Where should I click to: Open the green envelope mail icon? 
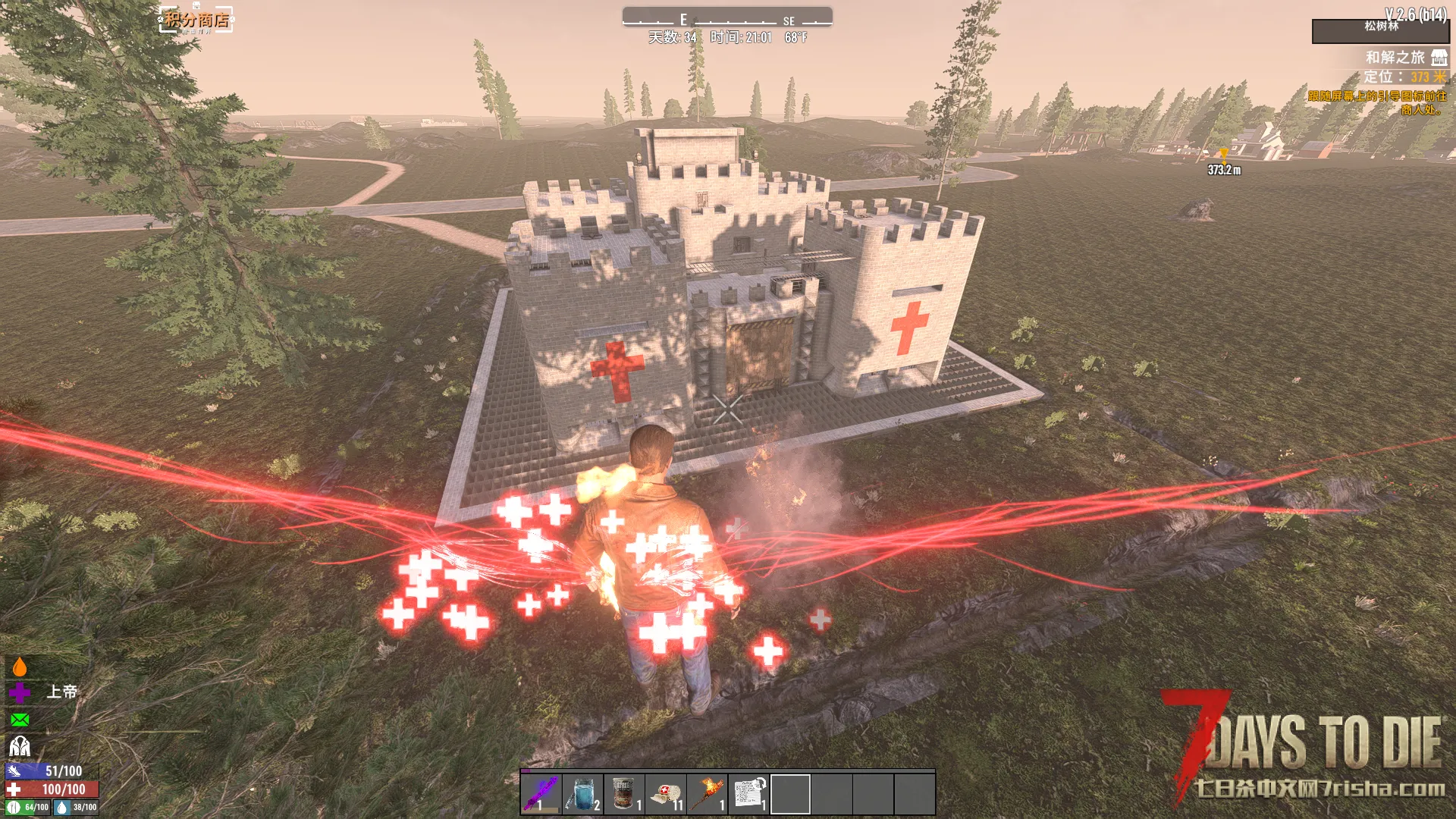[x=20, y=720]
